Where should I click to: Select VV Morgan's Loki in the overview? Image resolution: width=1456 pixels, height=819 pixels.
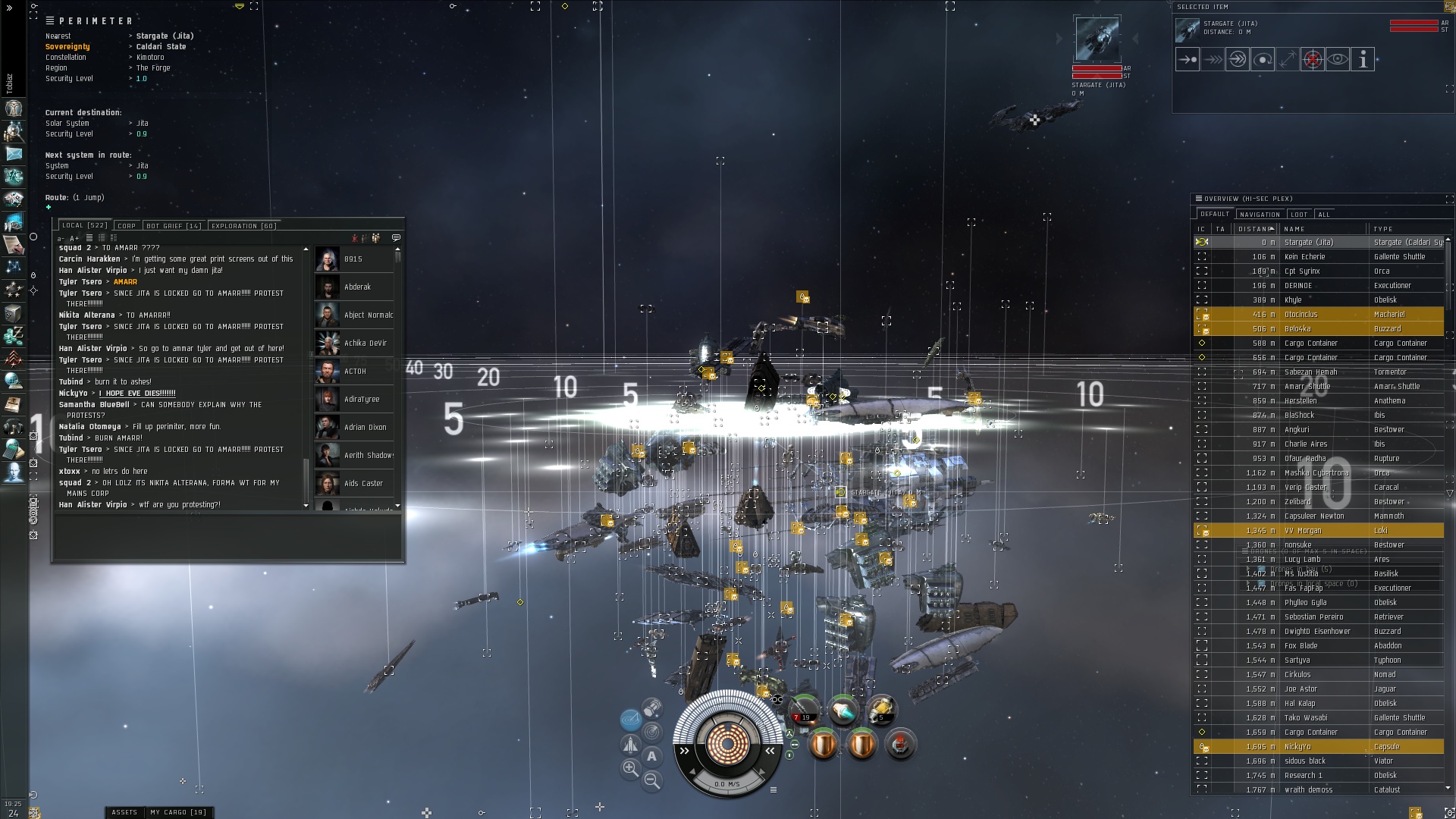[1319, 531]
